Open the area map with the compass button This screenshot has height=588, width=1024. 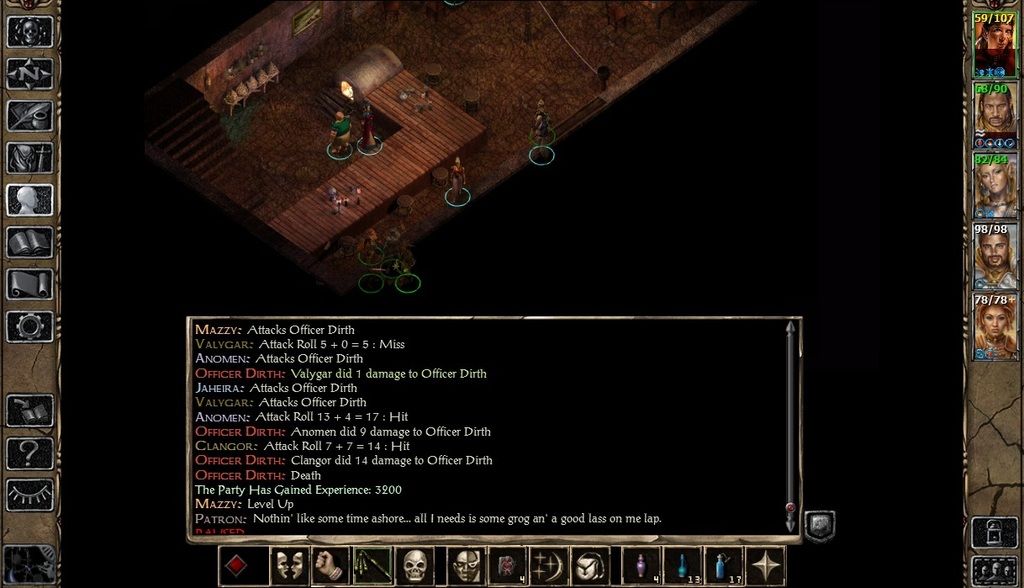click(30, 74)
